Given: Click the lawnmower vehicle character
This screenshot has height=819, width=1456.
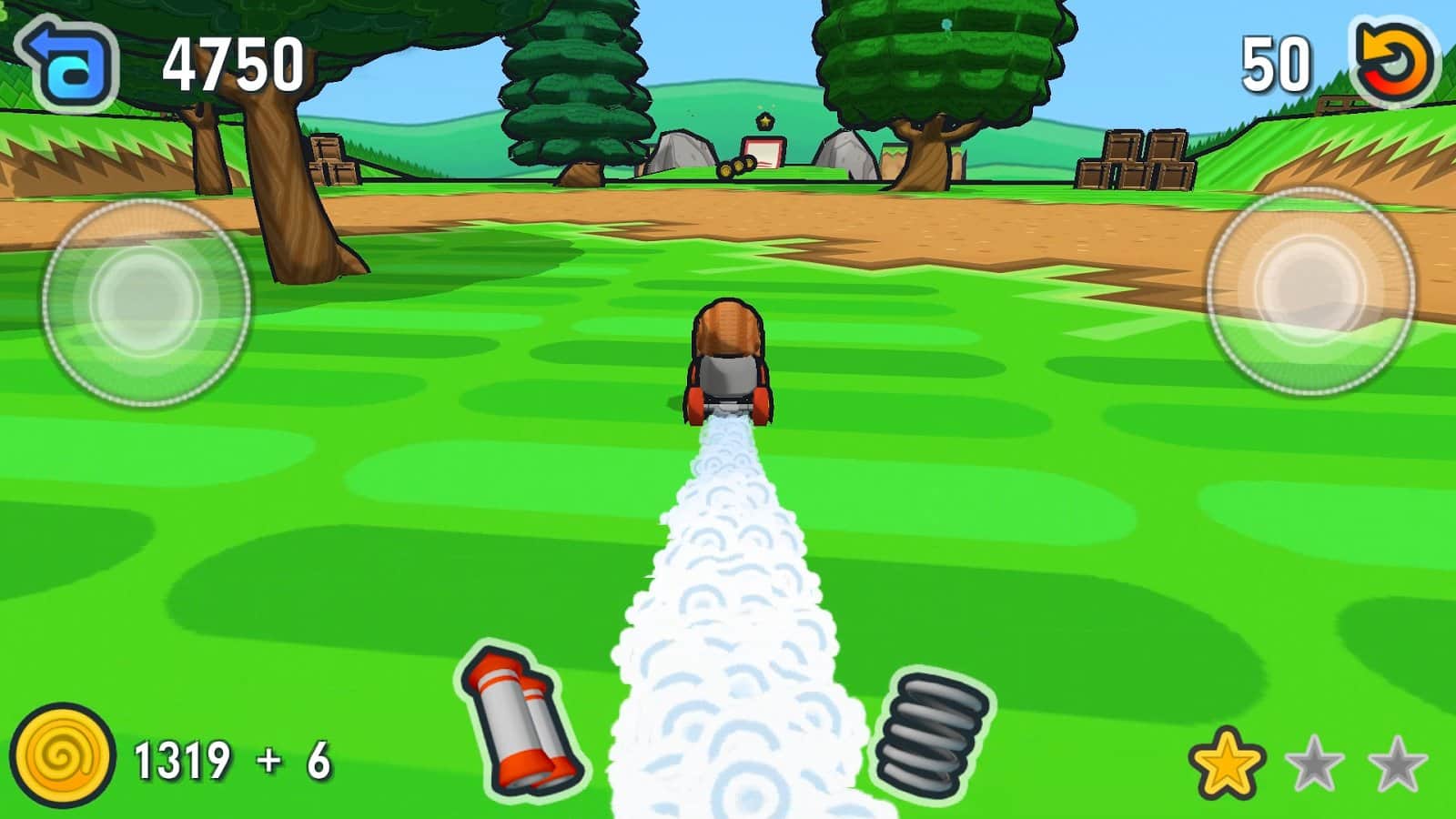Looking at the screenshot, I should click(726, 359).
